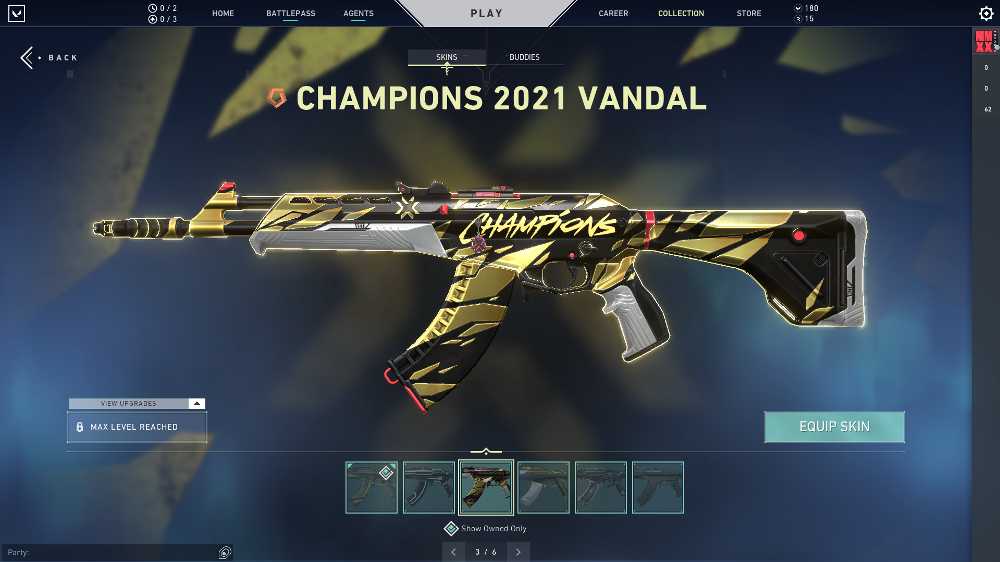Switch to the Buddies tab
This screenshot has width=1000, height=562.
(524, 58)
